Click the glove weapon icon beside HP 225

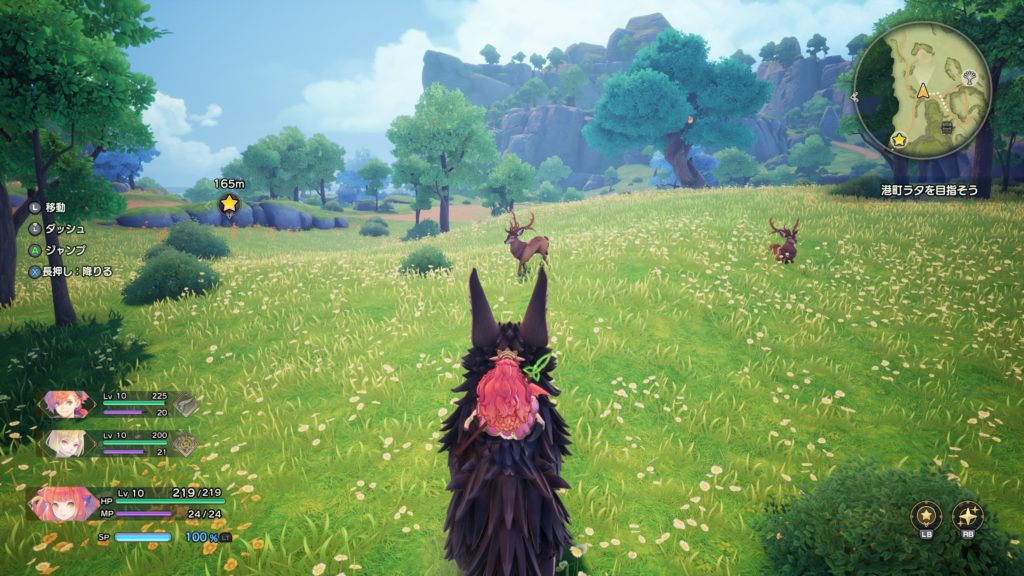click(187, 404)
